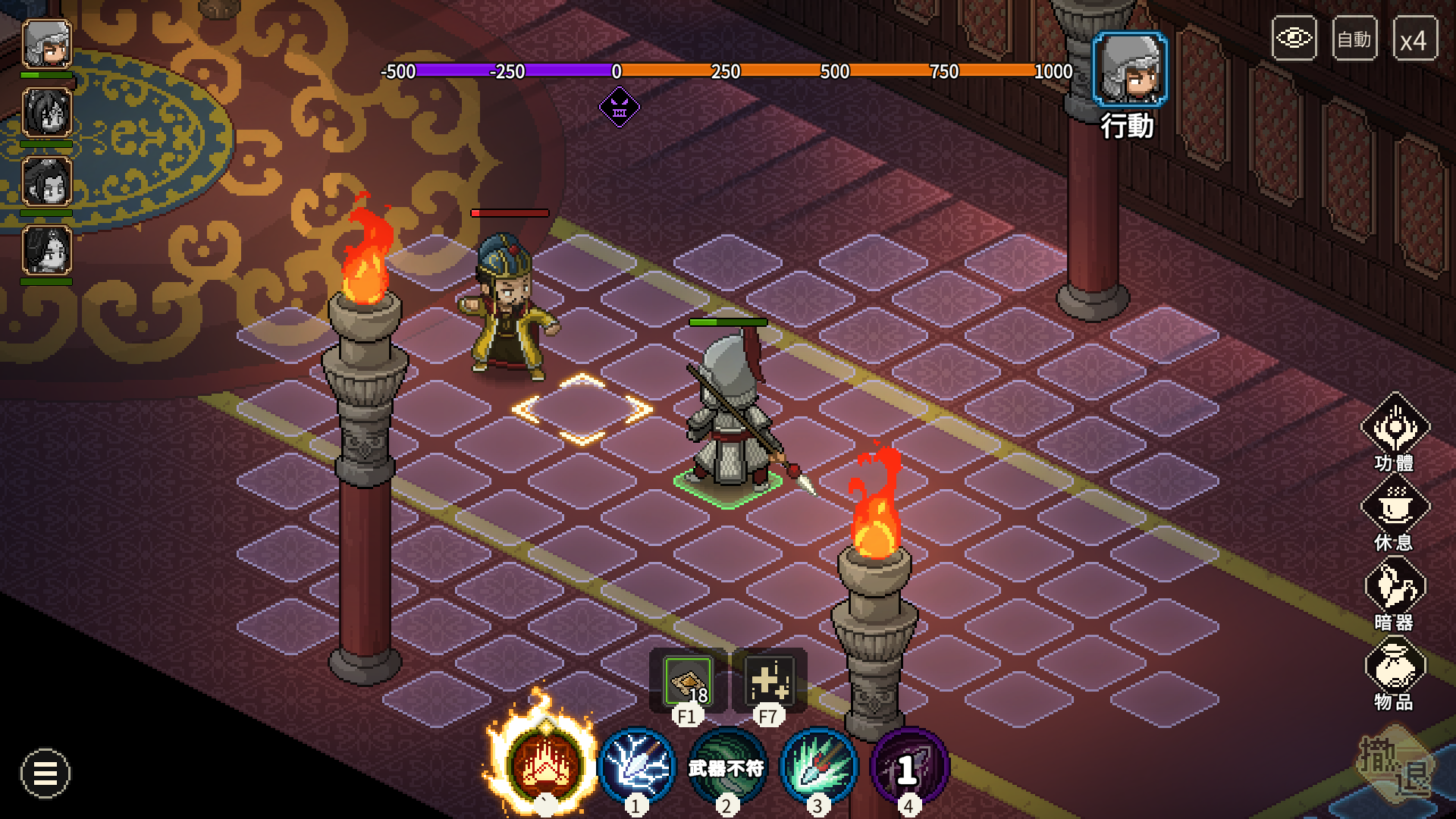Viewport: 1456px width, 819px height.
Task: Click the purple demon face timeline marker
Action: [x=620, y=107]
